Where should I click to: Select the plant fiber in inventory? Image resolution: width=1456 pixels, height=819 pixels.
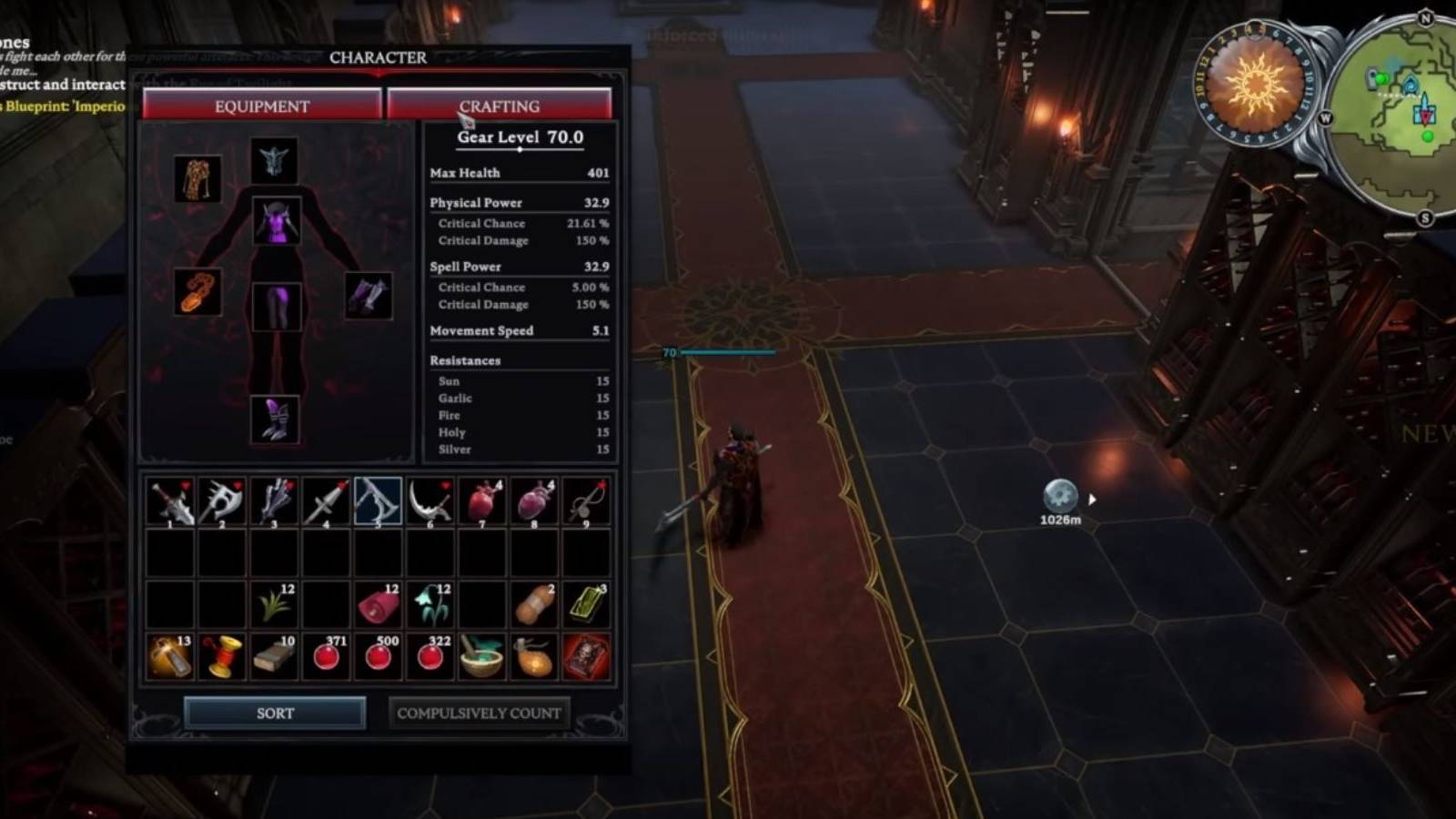click(x=274, y=602)
